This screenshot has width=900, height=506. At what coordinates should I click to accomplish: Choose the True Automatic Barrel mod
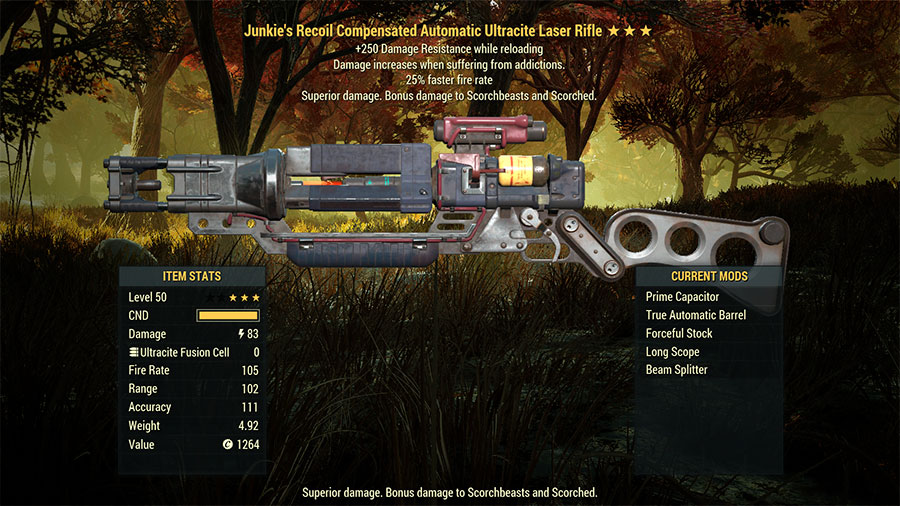click(x=696, y=315)
